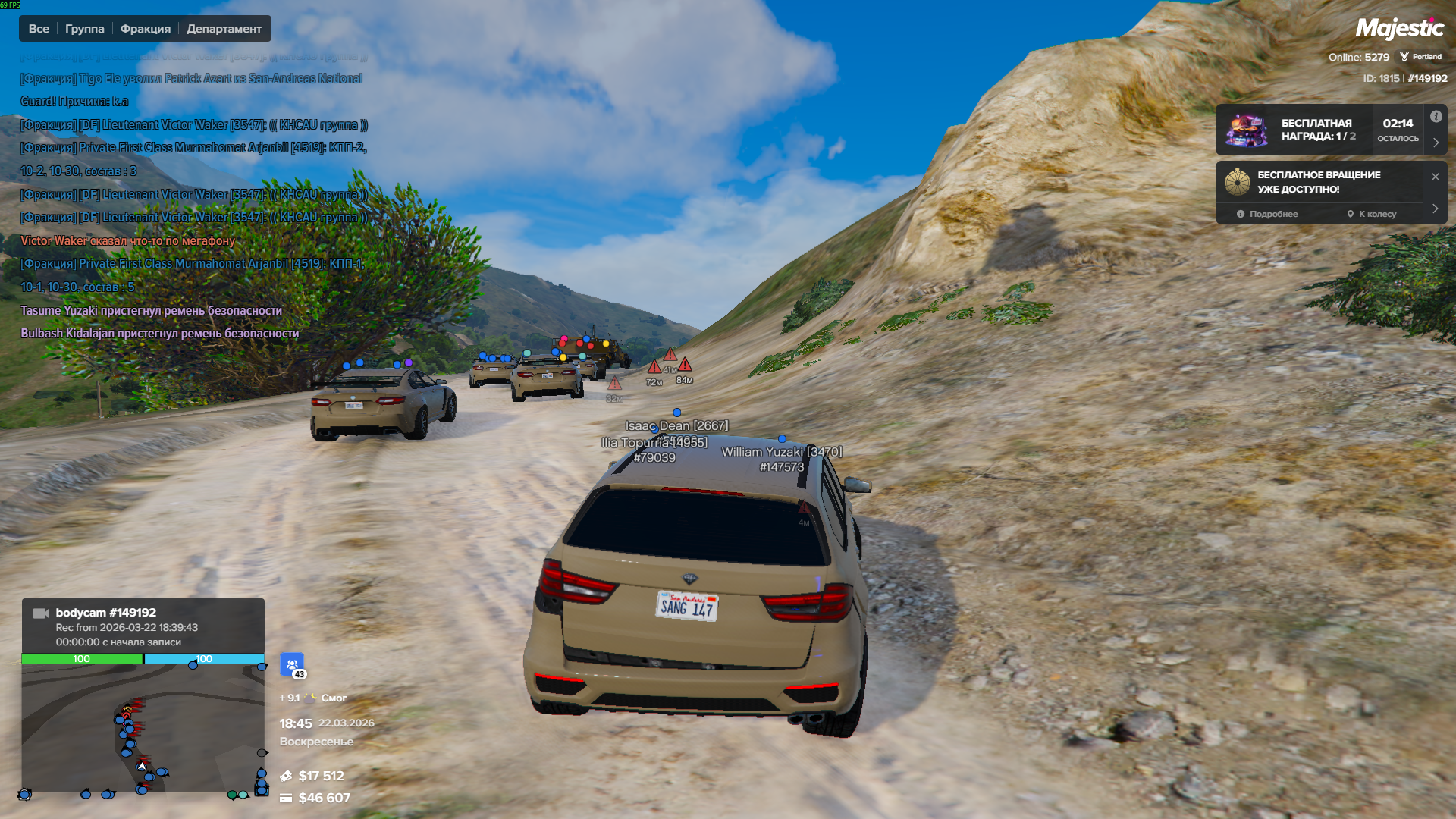
Task: Switch to the Все chat tab
Action: 39,29
